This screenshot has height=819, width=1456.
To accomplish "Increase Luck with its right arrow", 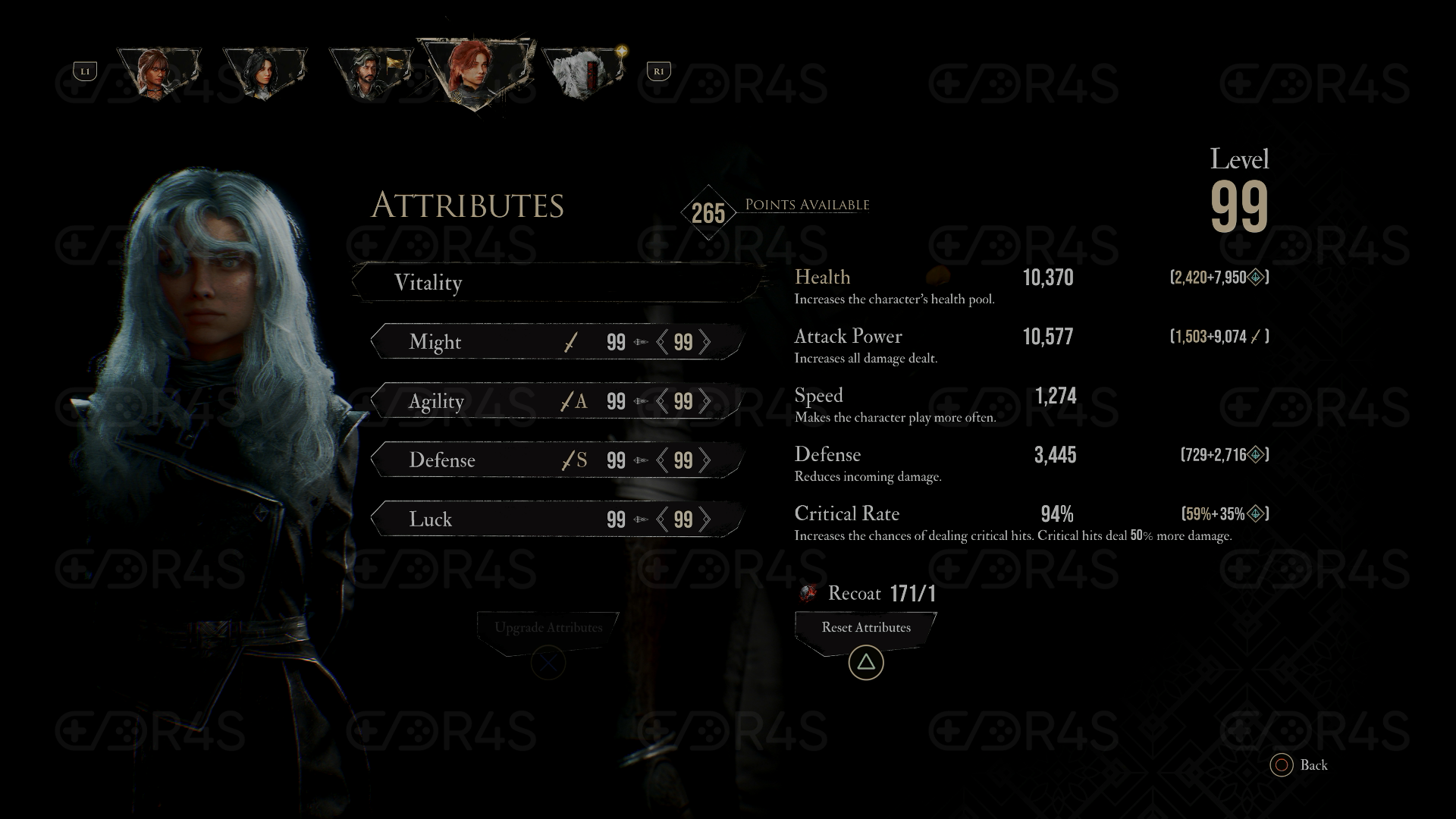I will (705, 519).
